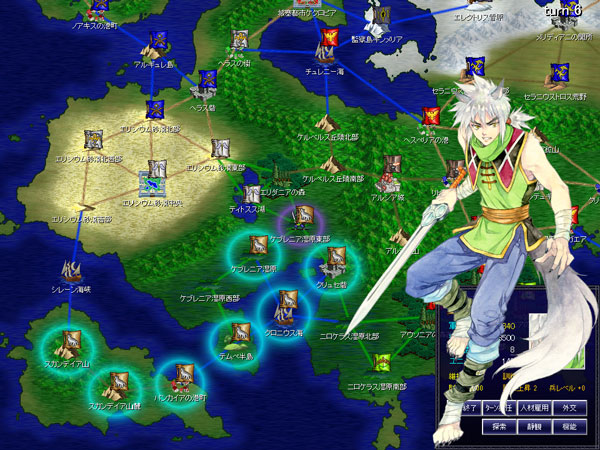This screenshot has width=600, height=450.
Task: Click the 外交 diplomacy button
Action: 567,409
